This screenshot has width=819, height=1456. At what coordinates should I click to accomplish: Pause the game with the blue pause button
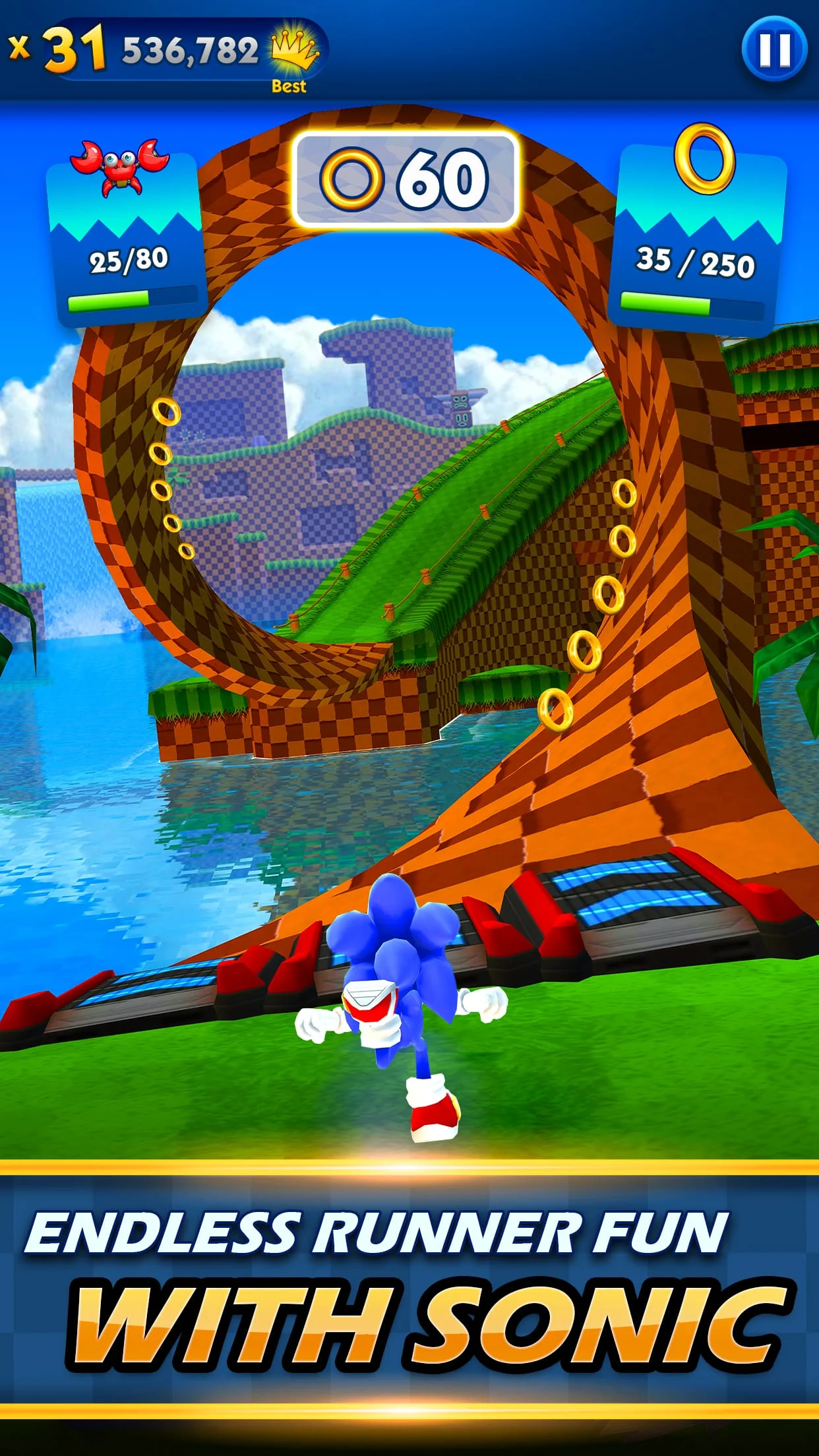tap(774, 49)
